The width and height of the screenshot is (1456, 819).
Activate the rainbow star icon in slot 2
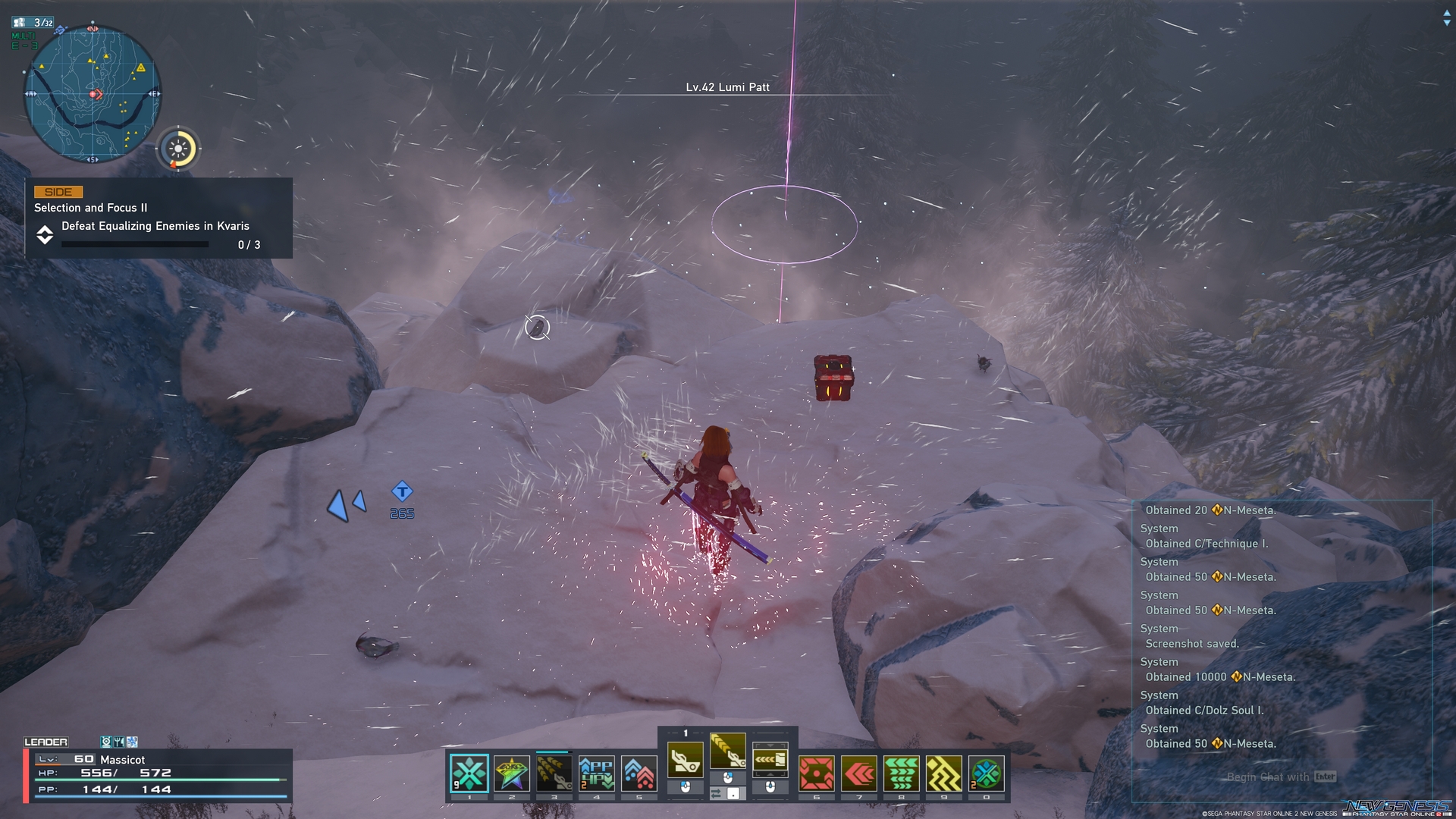(x=512, y=773)
